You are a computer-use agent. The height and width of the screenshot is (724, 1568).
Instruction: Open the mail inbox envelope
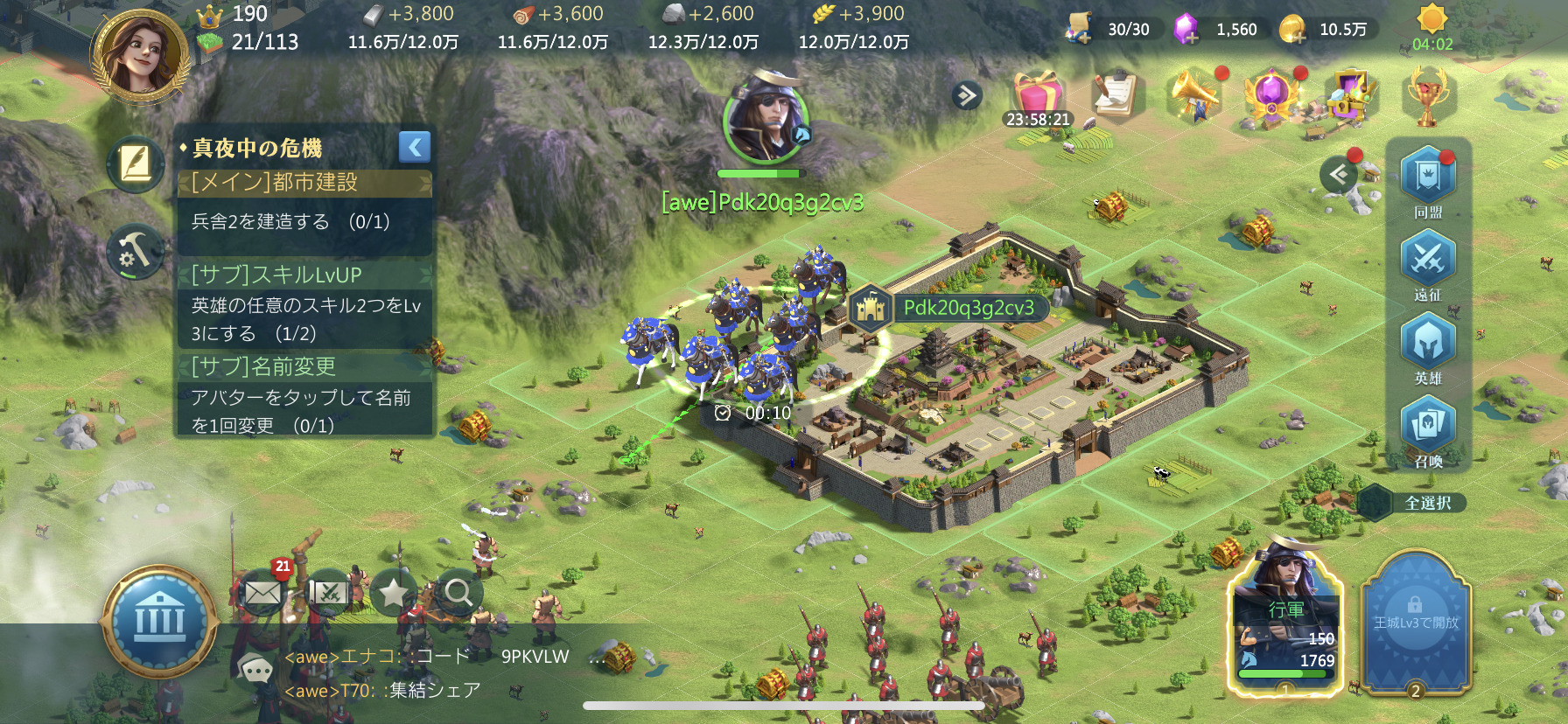[262, 594]
